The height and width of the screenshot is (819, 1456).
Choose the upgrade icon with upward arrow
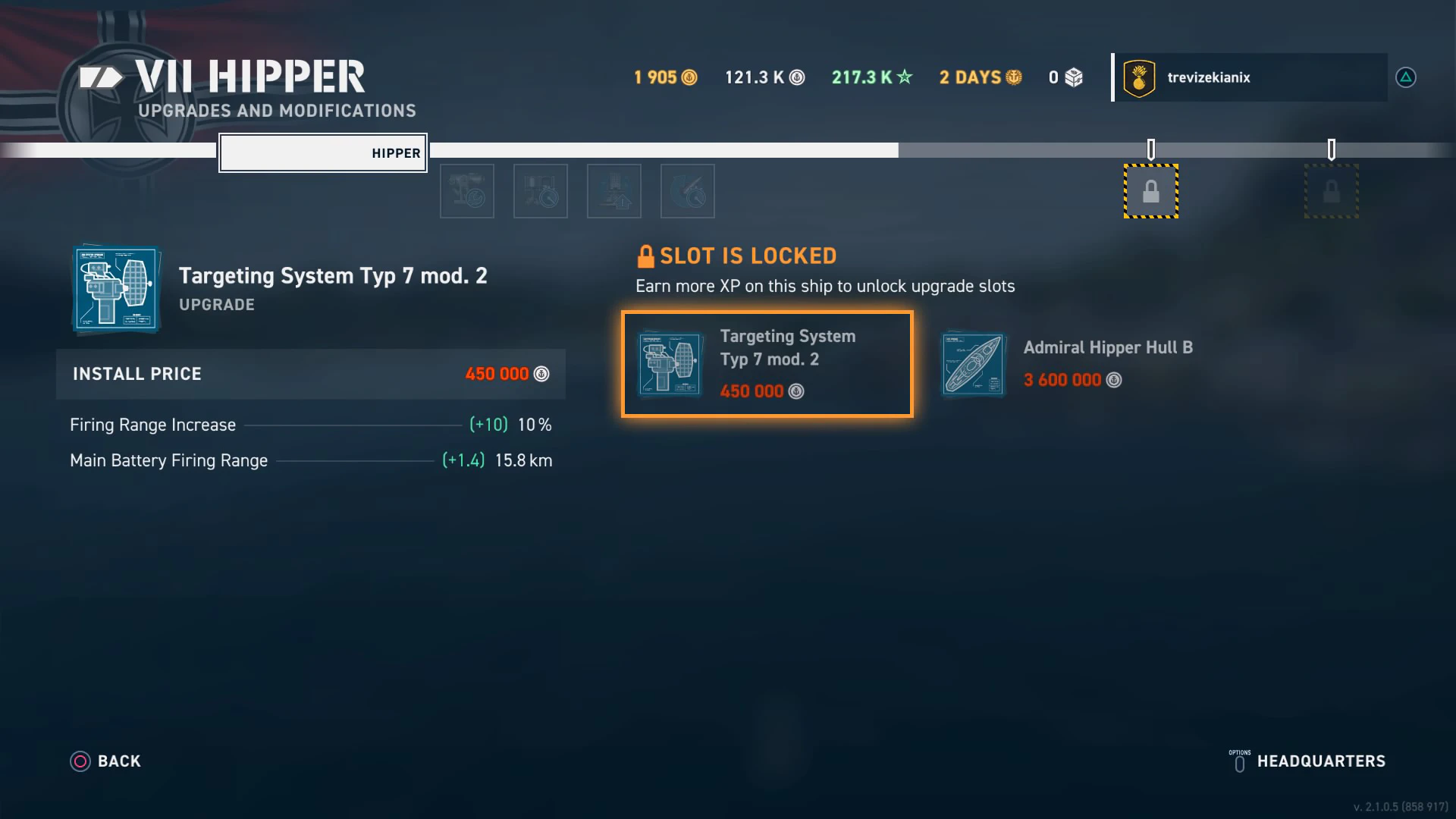tap(614, 191)
